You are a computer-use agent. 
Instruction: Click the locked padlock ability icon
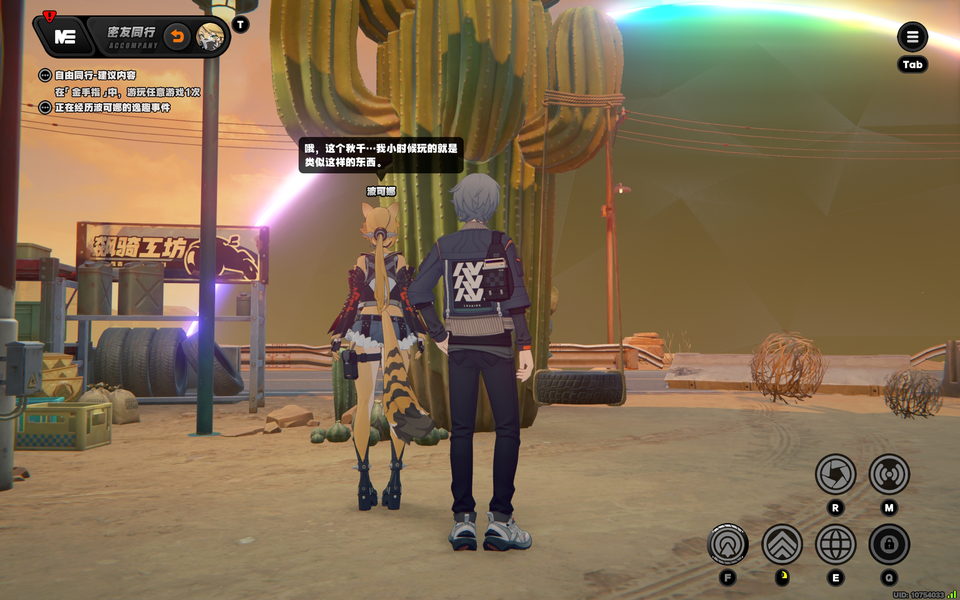[x=889, y=544]
